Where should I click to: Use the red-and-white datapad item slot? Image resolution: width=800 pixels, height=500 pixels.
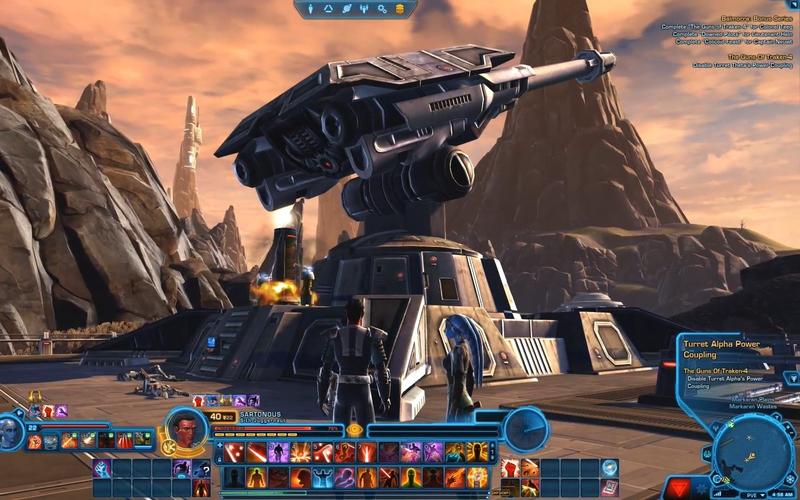608,486
